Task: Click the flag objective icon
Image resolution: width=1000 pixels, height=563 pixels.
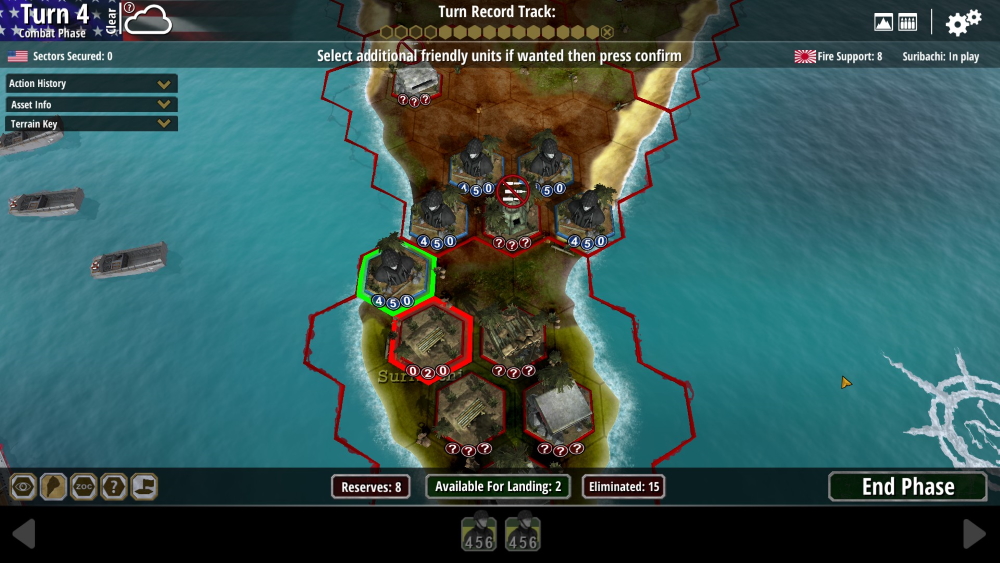Action: click(144, 487)
